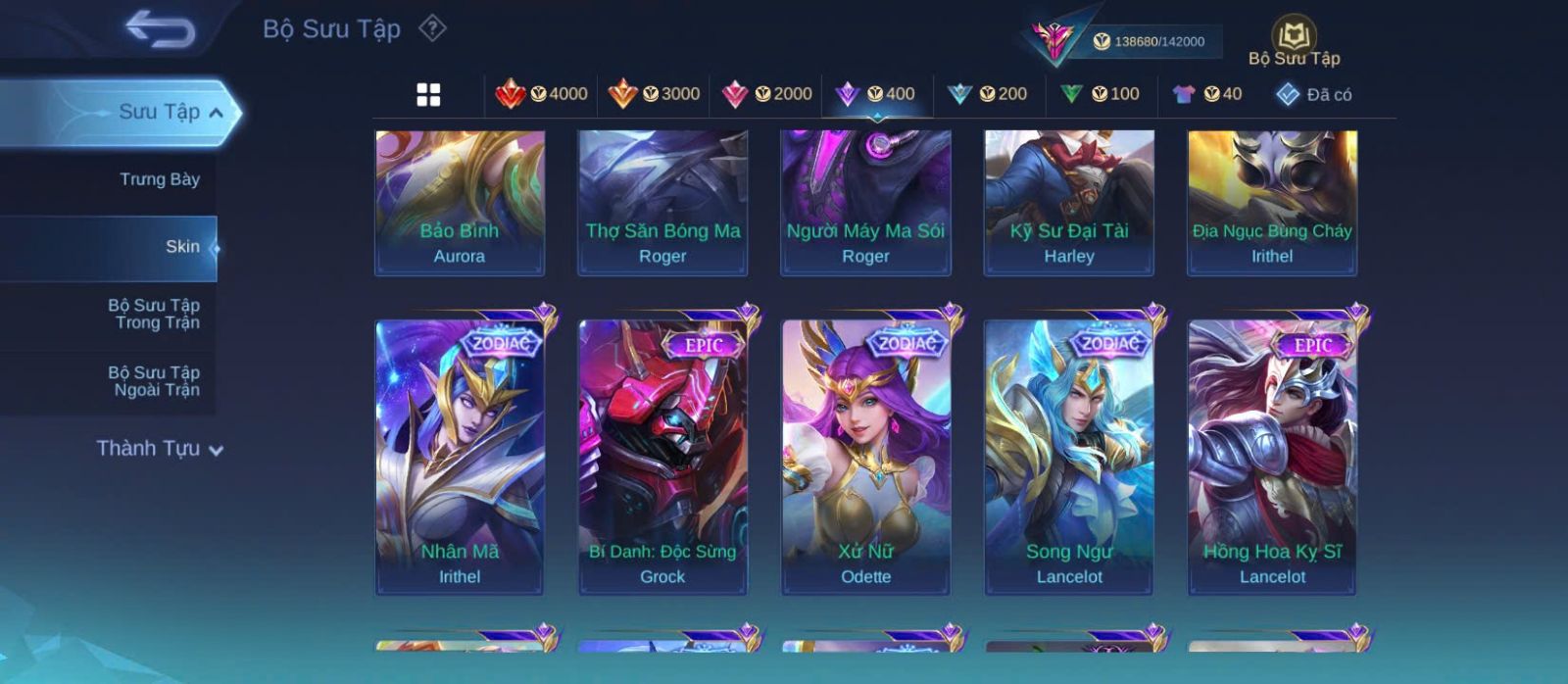
Task: Go back using the return arrow
Action: [160, 29]
